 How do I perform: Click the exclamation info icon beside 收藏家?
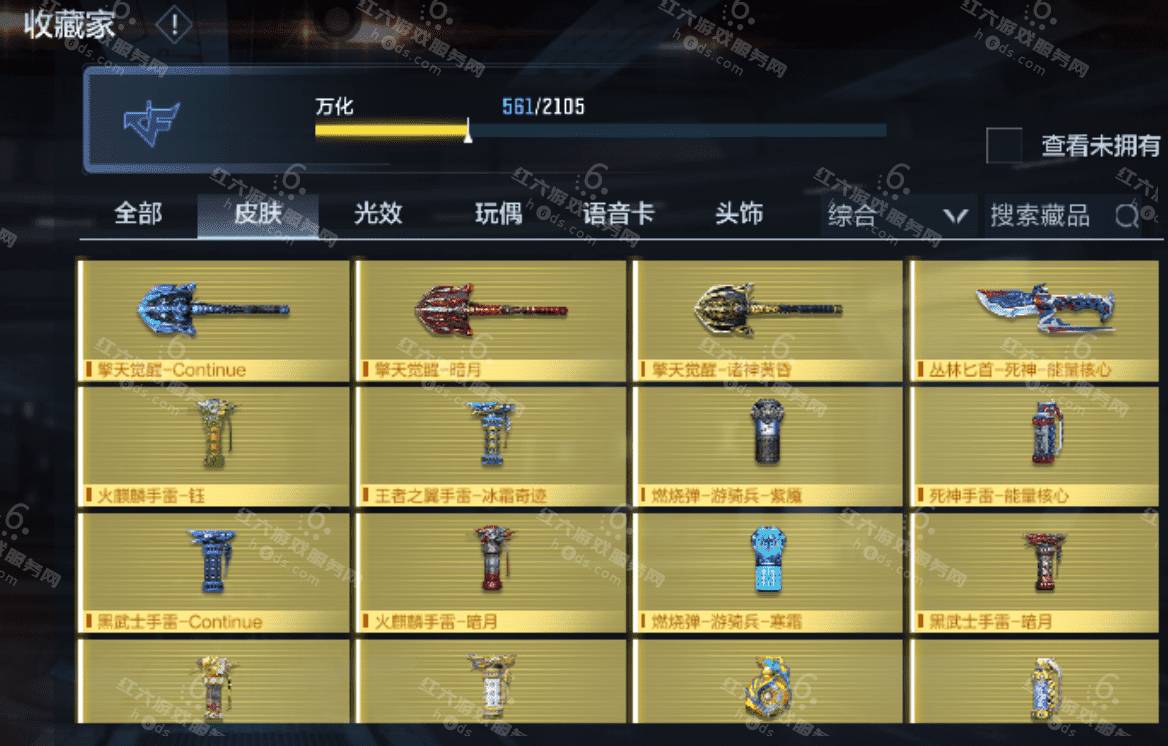pyautogui.click(x=174, y=24)
